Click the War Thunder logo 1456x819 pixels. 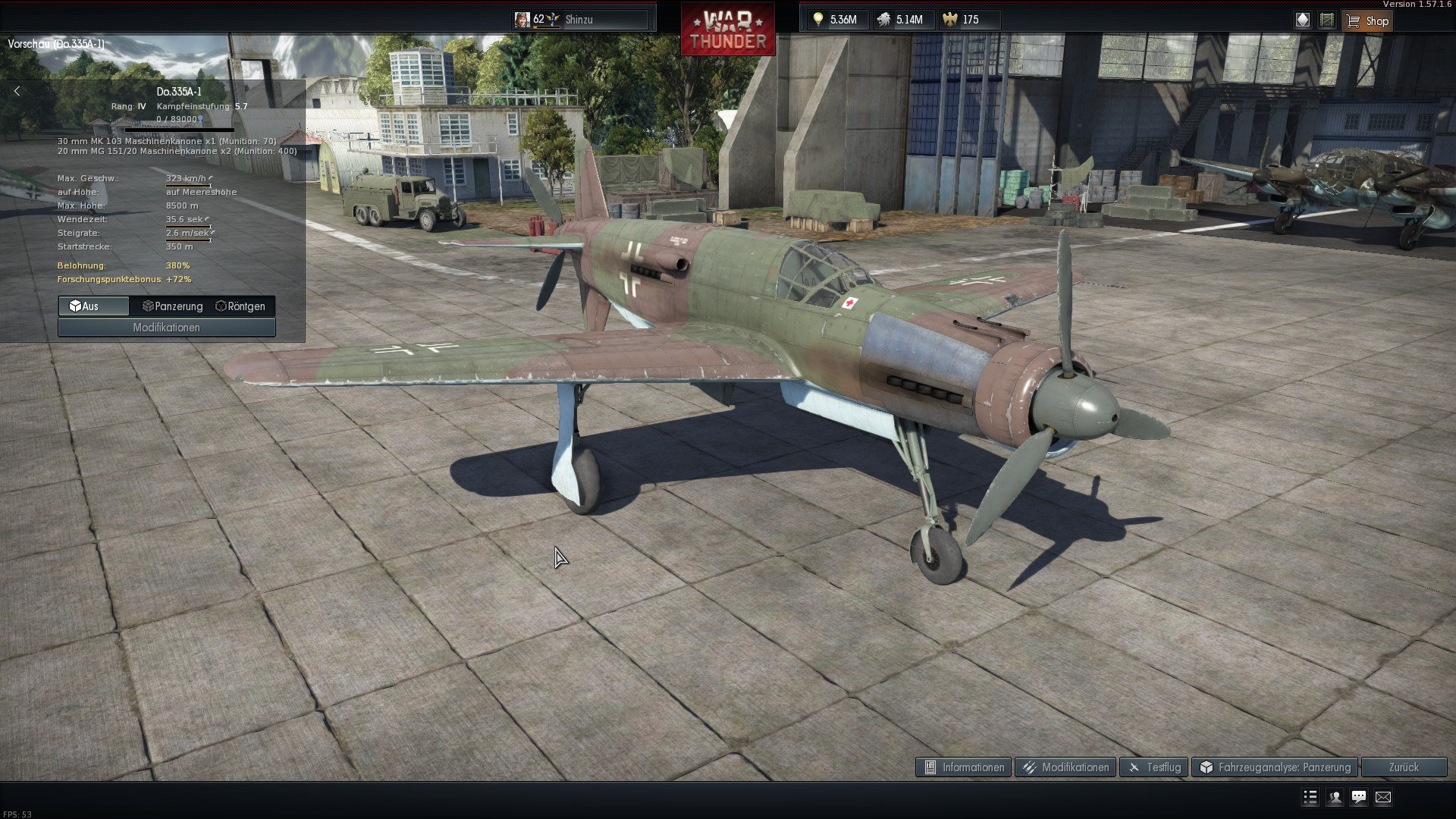click(727, 30)
